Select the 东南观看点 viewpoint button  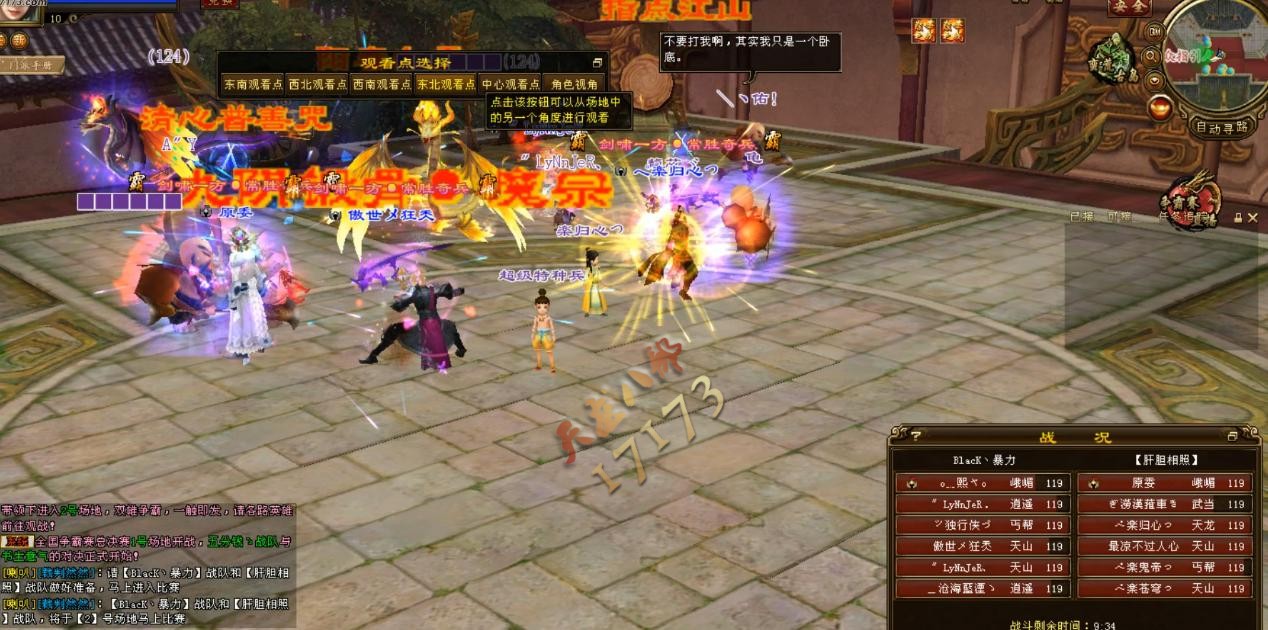pos(253,85)
